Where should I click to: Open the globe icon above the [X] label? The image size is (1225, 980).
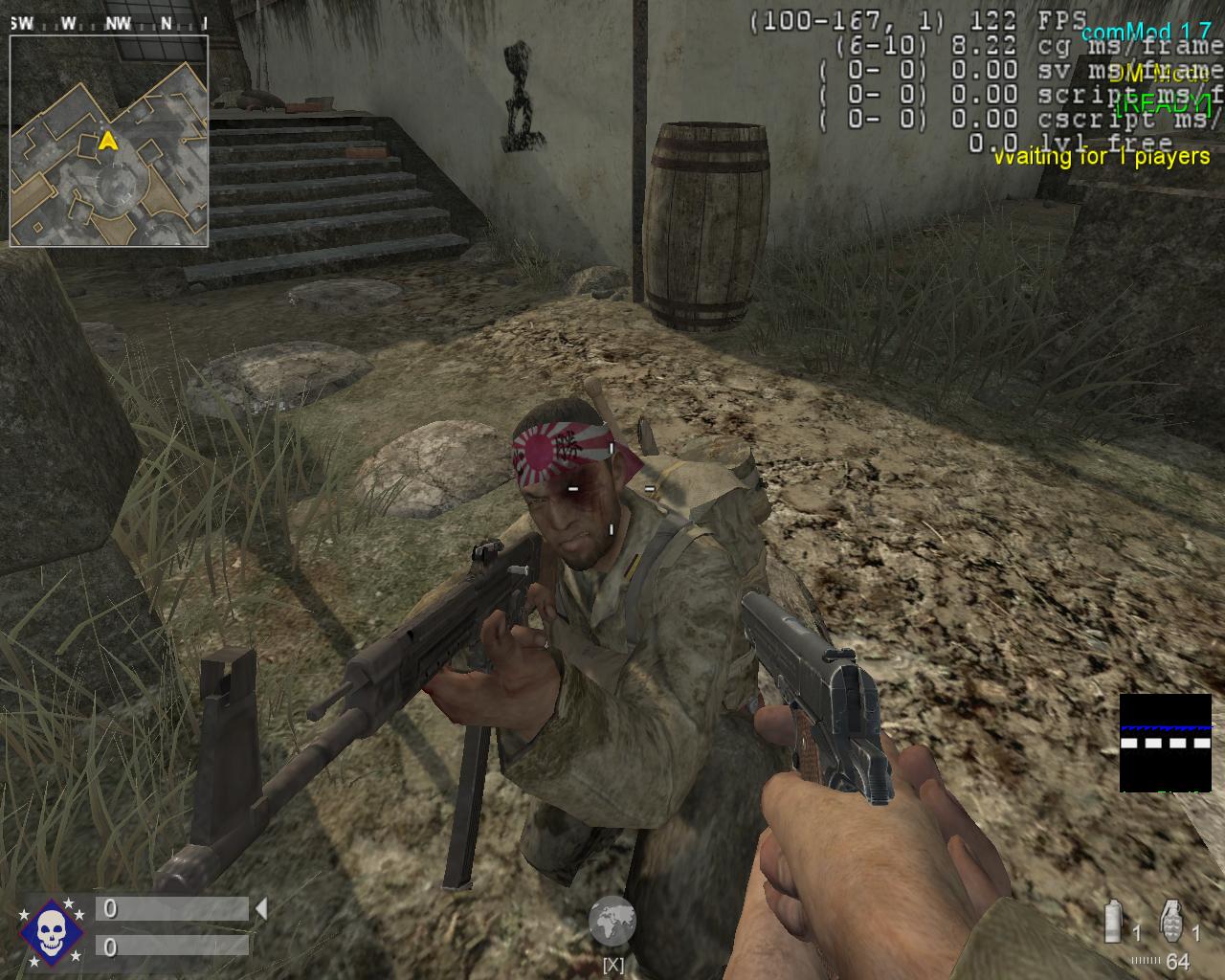tap(612, 922)
